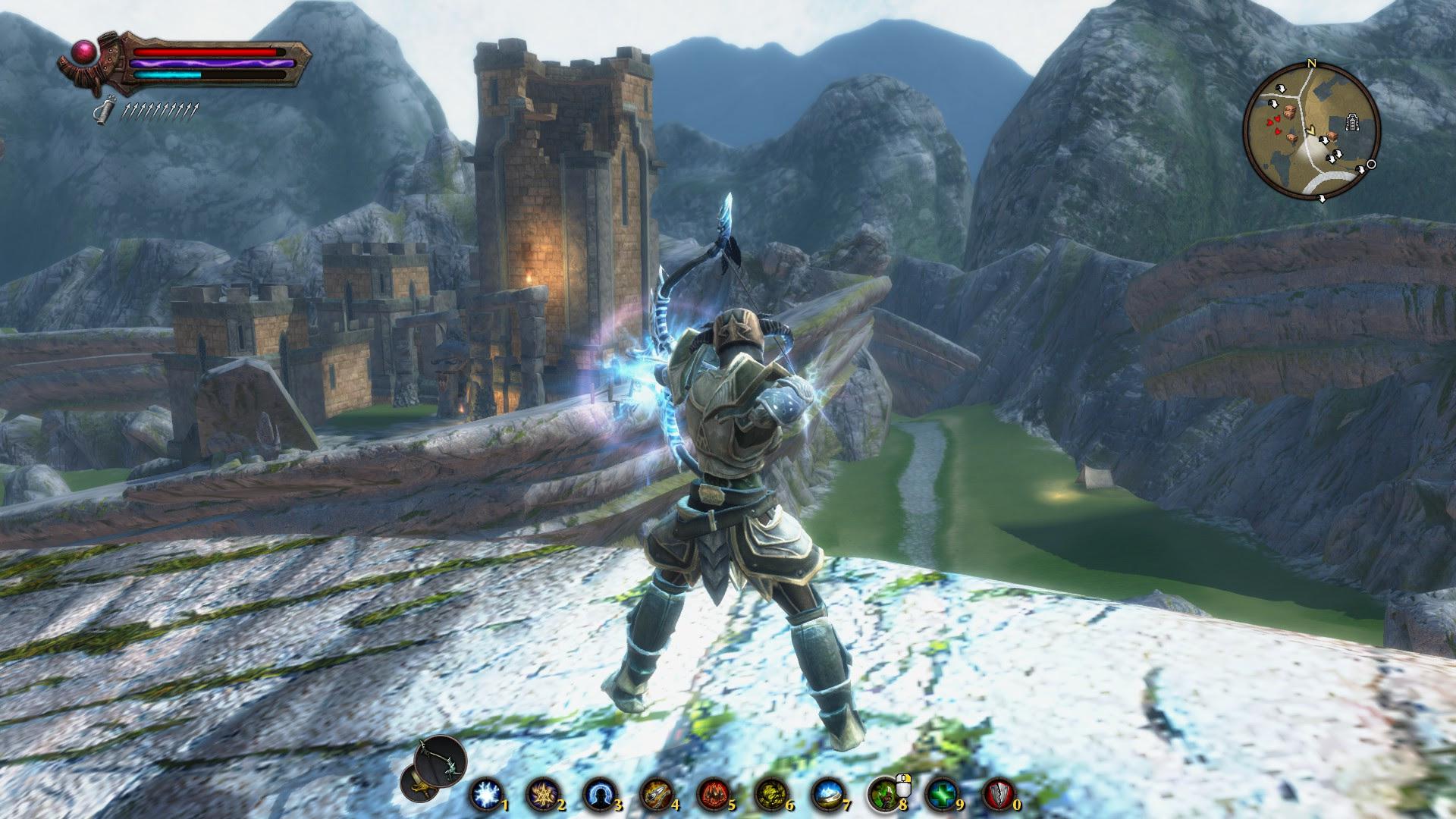This screenshot has height=819, width=1456.
Task: Cast the green cross healing ability
Action: pos(940,795)
